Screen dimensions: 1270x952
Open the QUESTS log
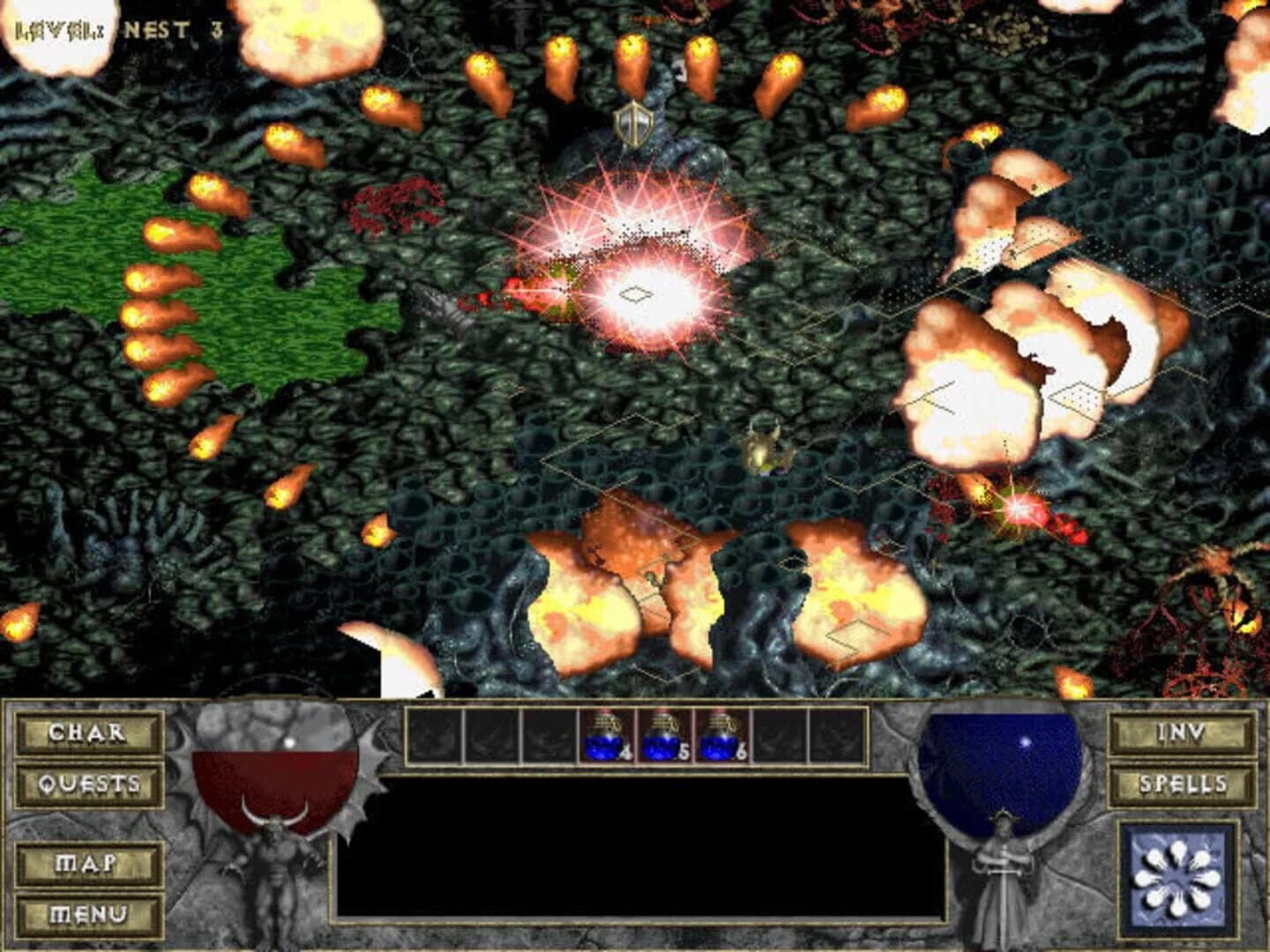click(87, 783)
